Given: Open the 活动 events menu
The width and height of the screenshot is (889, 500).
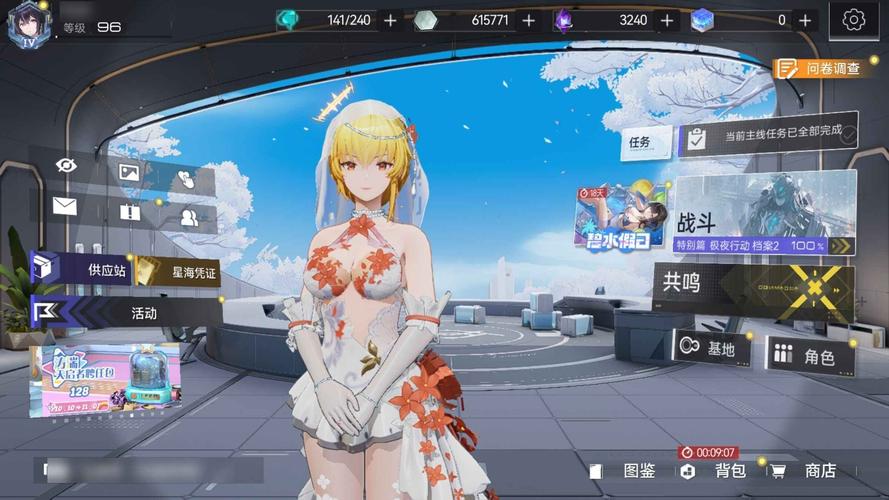Looking at the screenshot, I should click(125, 313).
